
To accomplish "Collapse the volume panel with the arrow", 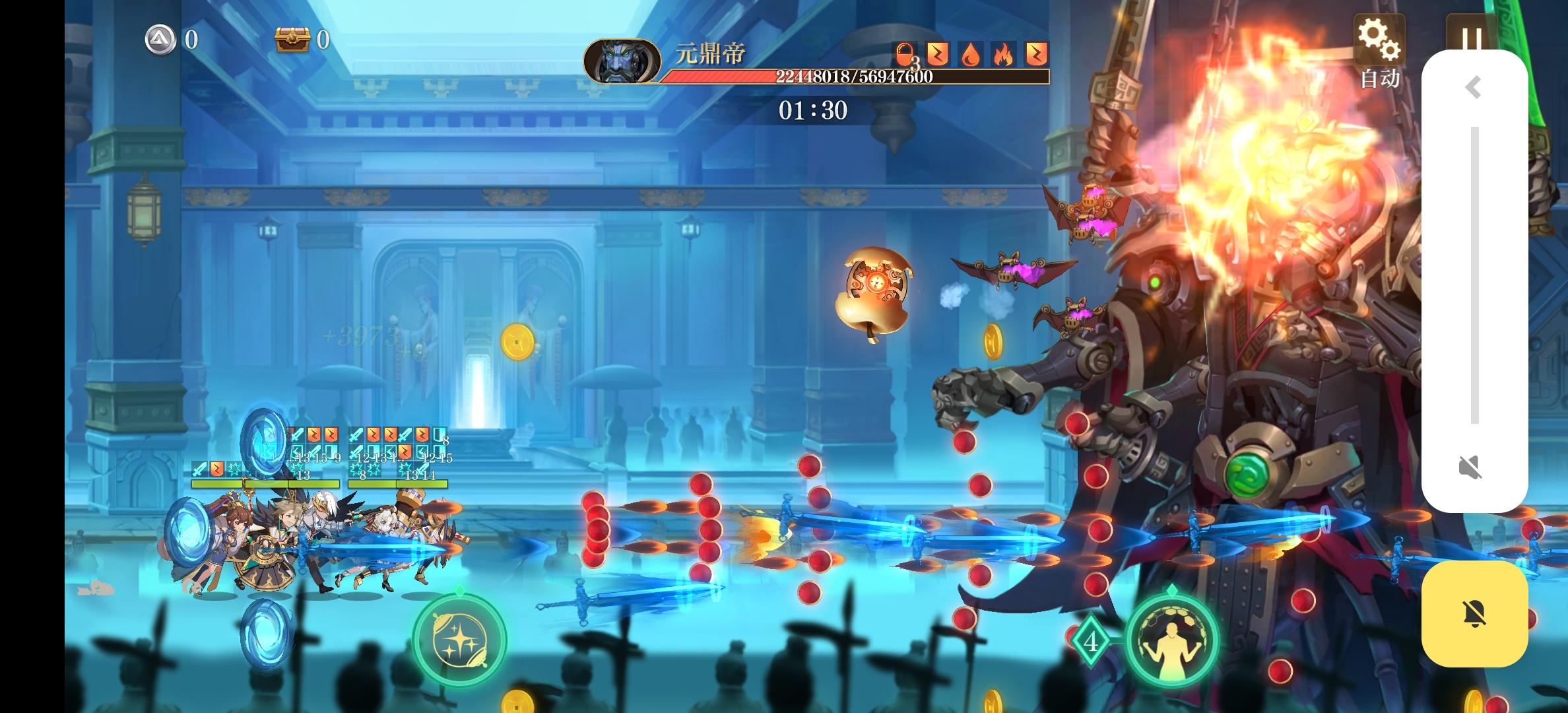I will pyautogui.click(x=1474, y=87).
